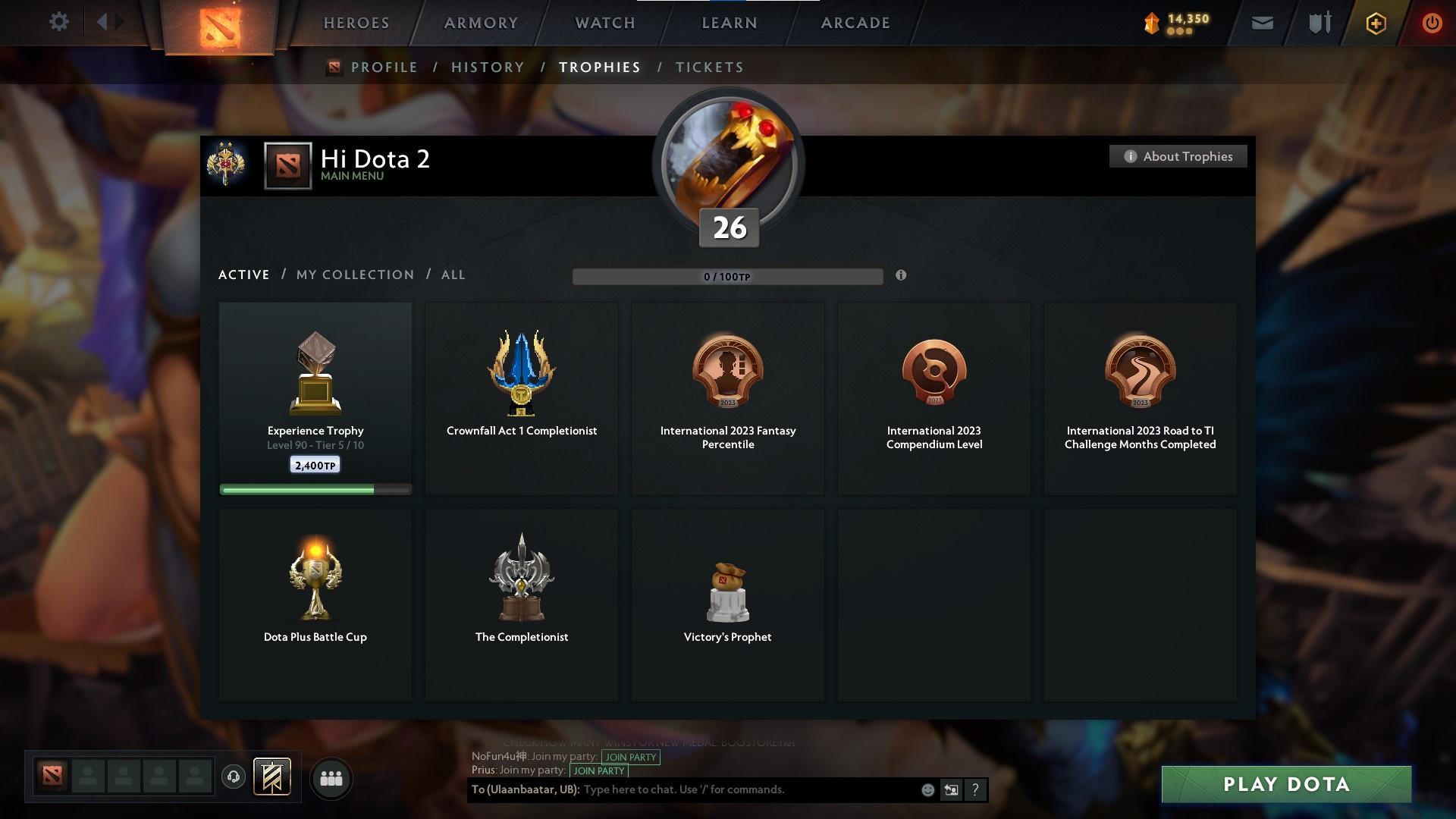Click the Dota Plus hexagon plus icon
This screenshot has width=1456, height=819.
coord(1376,23)
